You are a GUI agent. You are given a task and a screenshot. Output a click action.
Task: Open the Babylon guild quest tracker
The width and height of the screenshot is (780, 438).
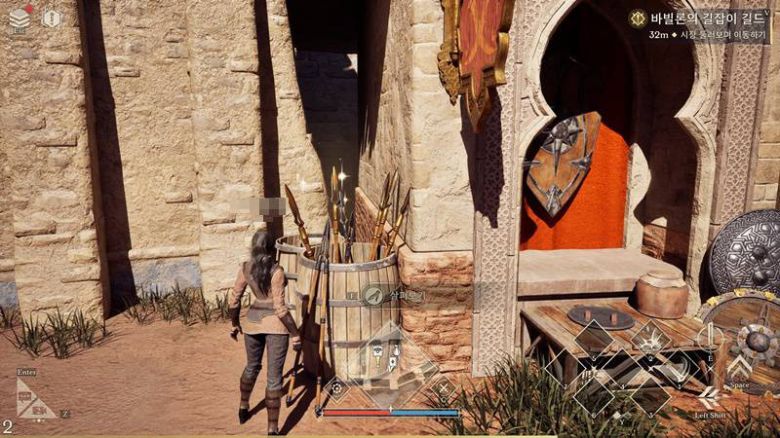click(700, 18)
